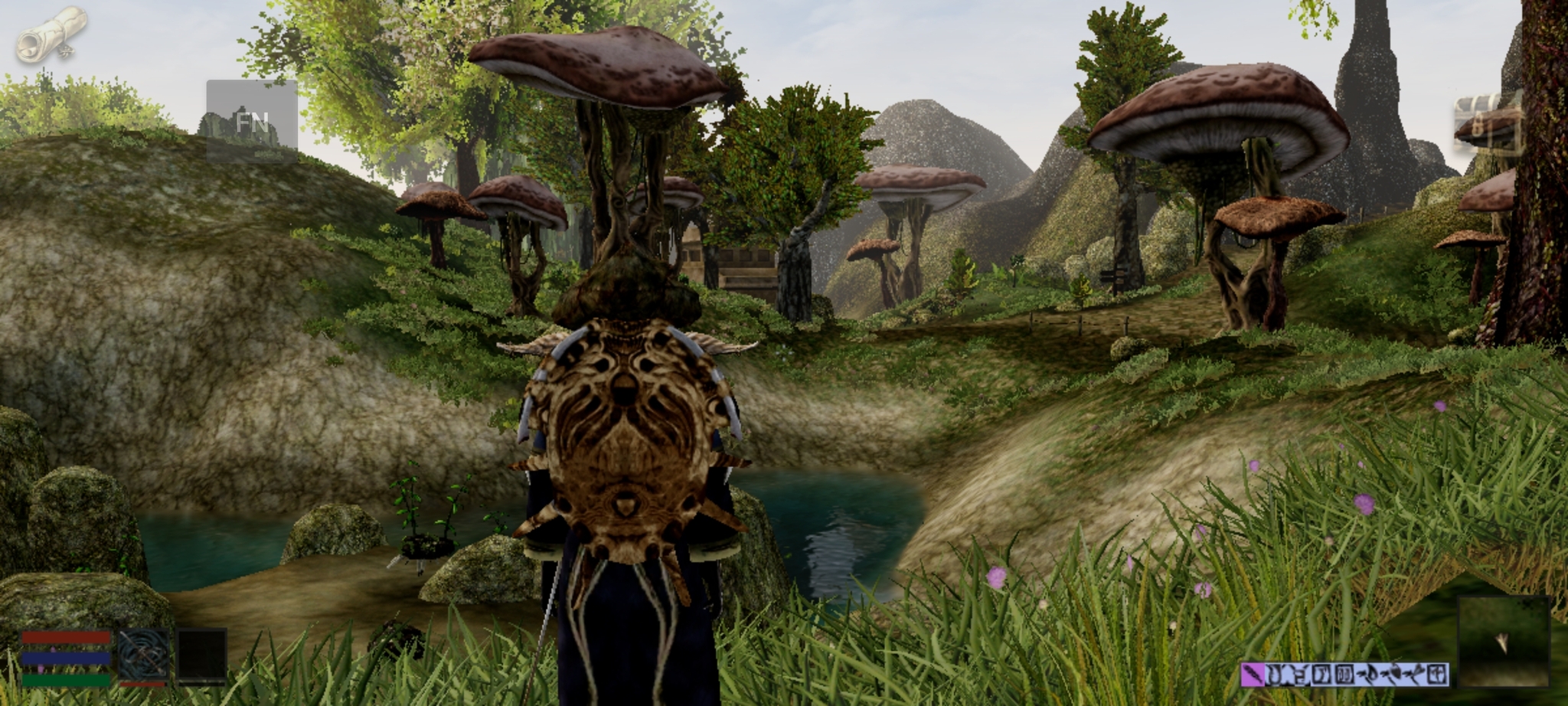1568x706 pixels.
Task: Open inventory via the treasure chest icon
Action: [1485, 121]
